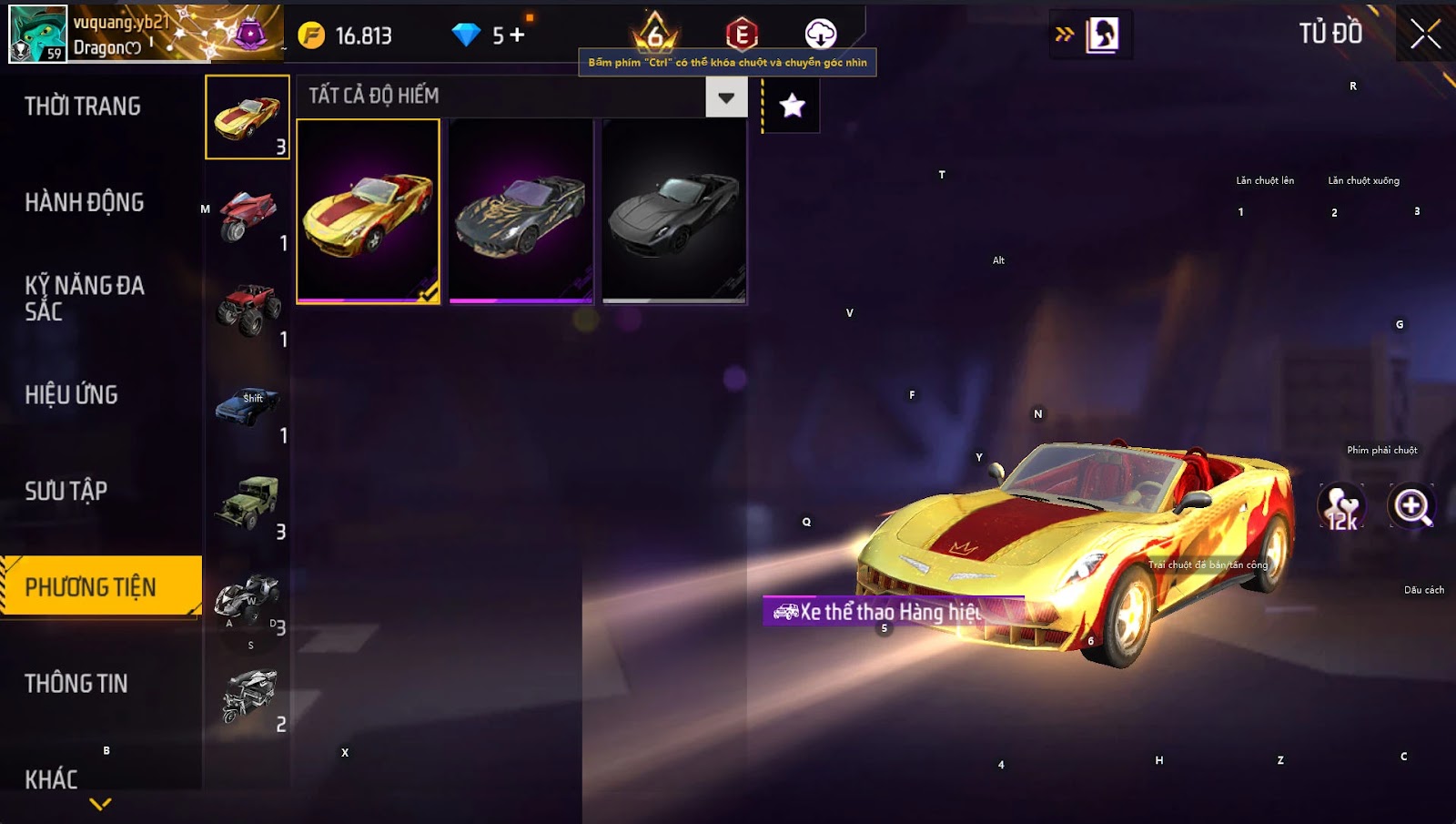Switch to the Hành Động tab
This screenshot has width=1456, height=824.
[x=85, y=202]
